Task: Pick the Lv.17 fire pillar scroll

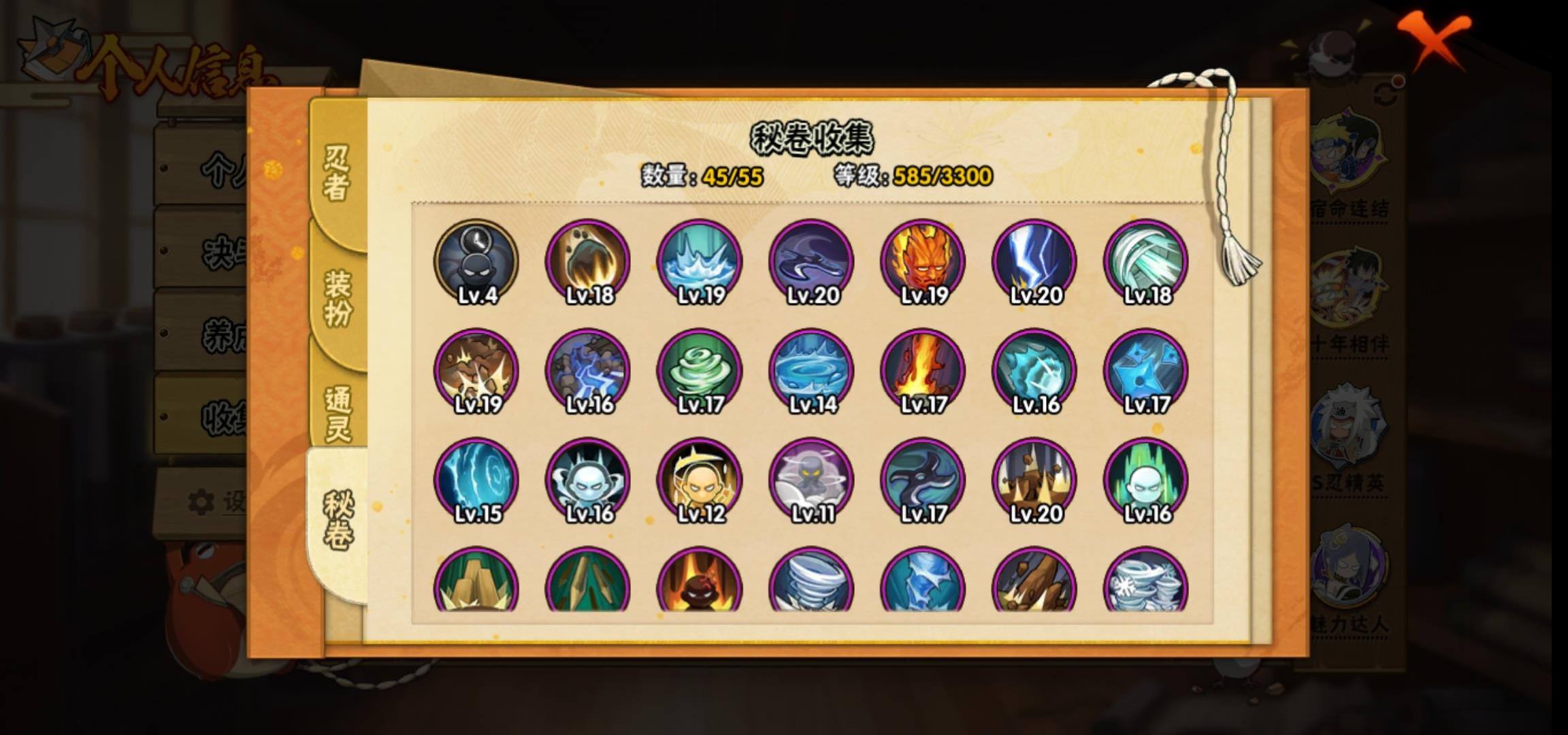Action: click(923, 371)
